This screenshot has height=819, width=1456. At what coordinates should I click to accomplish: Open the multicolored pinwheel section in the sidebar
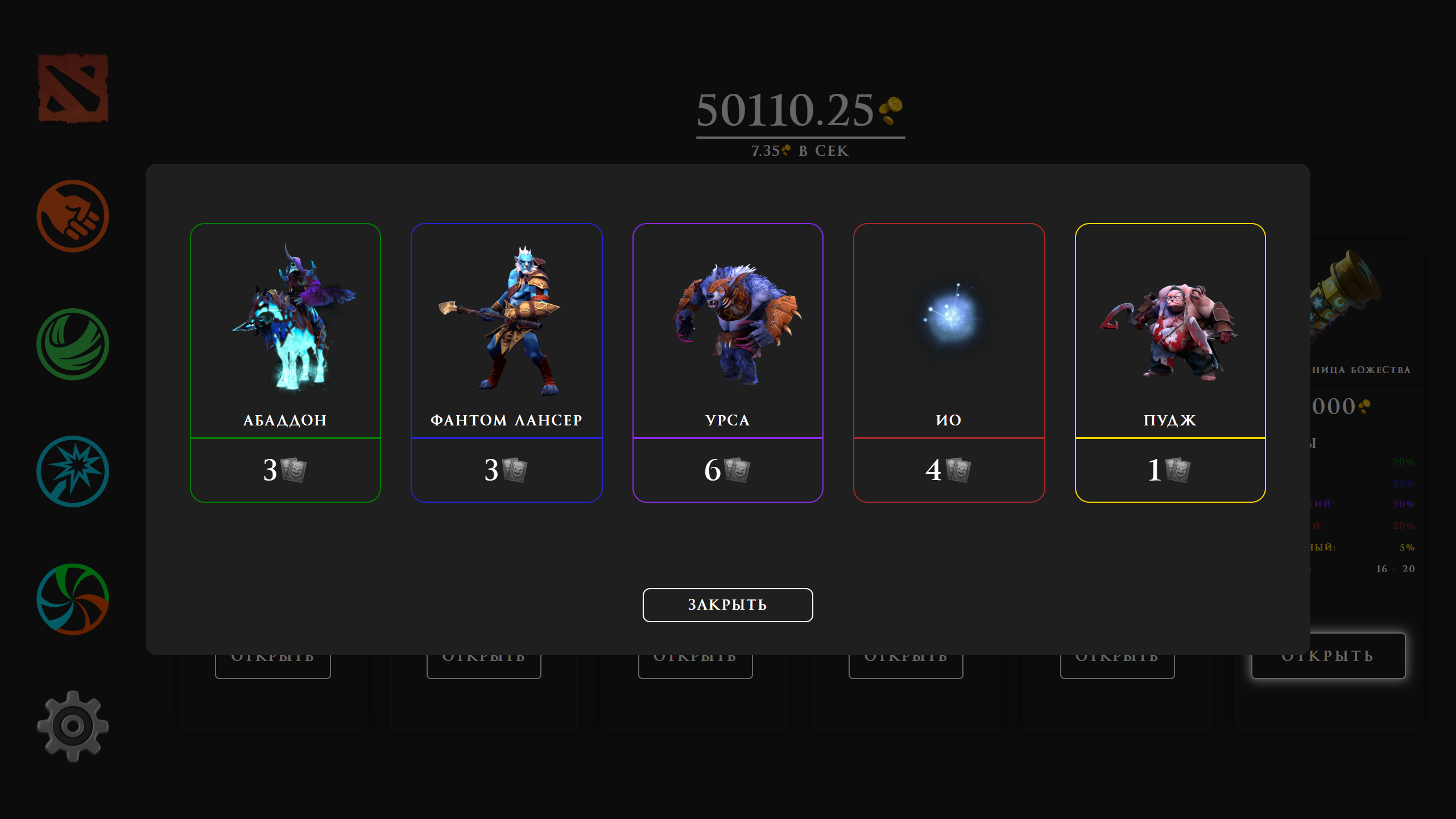click(x=73, y=601)
